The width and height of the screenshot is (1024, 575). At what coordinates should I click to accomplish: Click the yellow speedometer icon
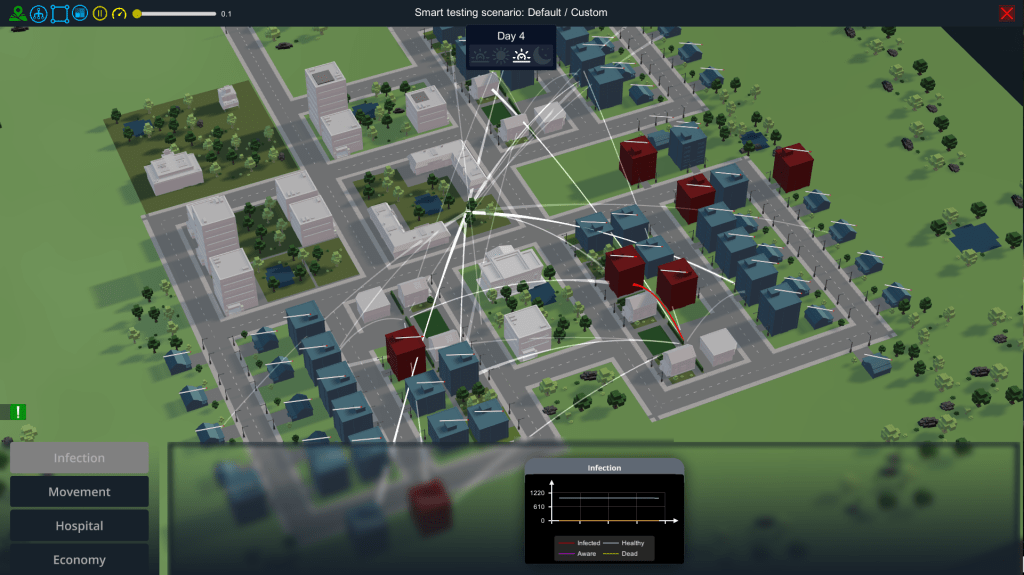click(120, 13)
